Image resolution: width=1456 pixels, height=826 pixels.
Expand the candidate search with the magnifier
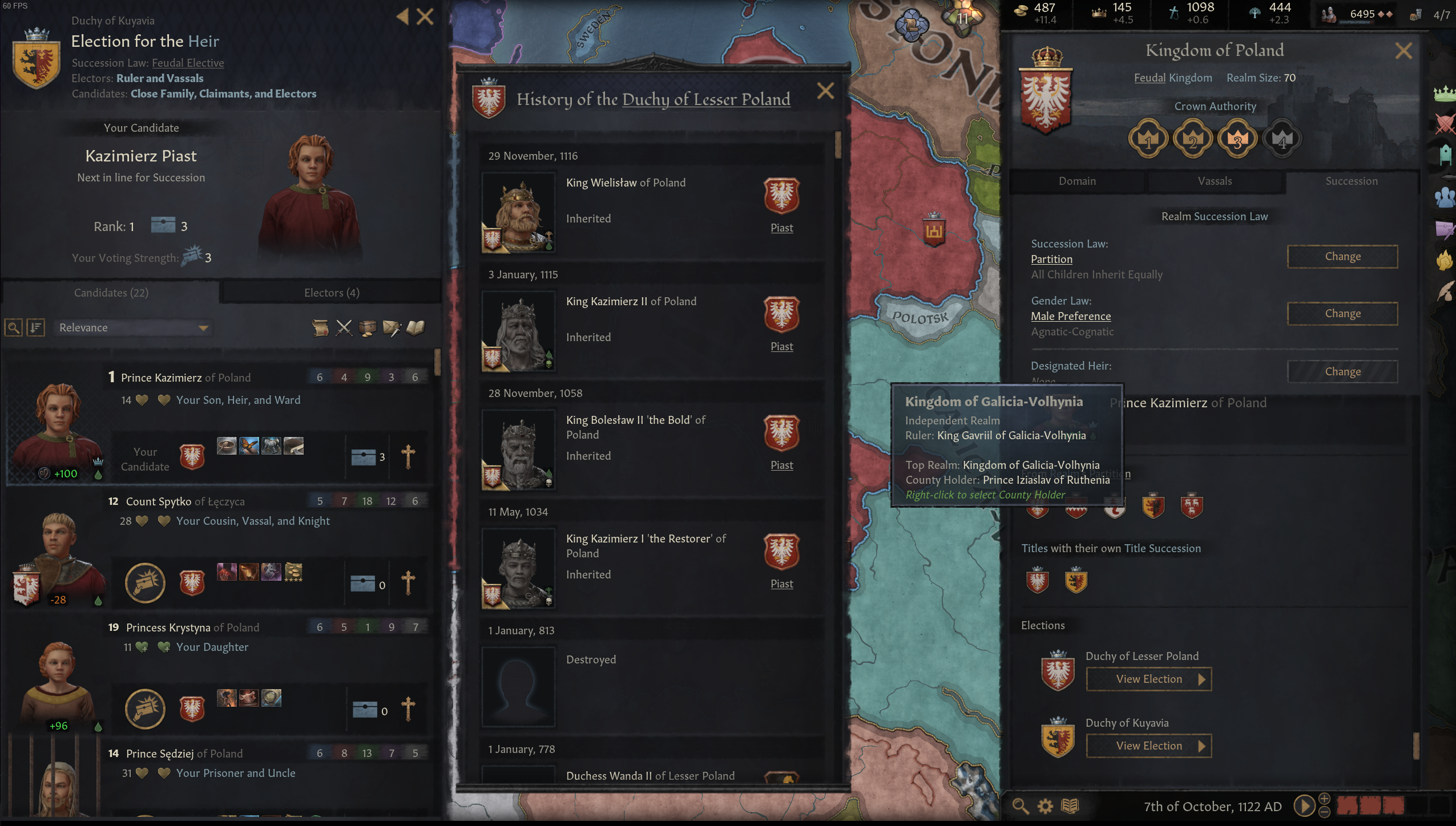[13, 327]
